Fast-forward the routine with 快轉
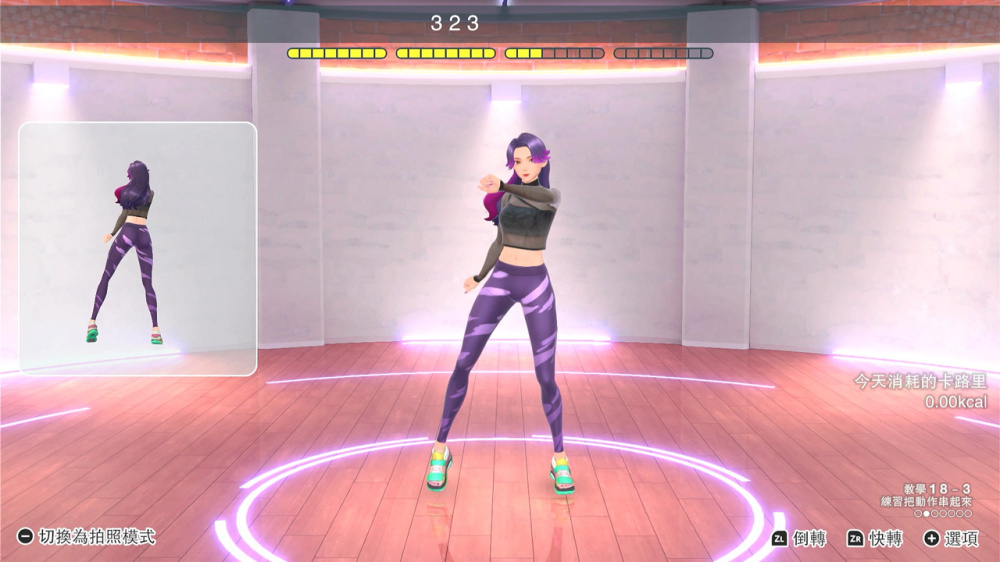The width and height of the screenshot is (1000, 562). click(x=875, y=538)
